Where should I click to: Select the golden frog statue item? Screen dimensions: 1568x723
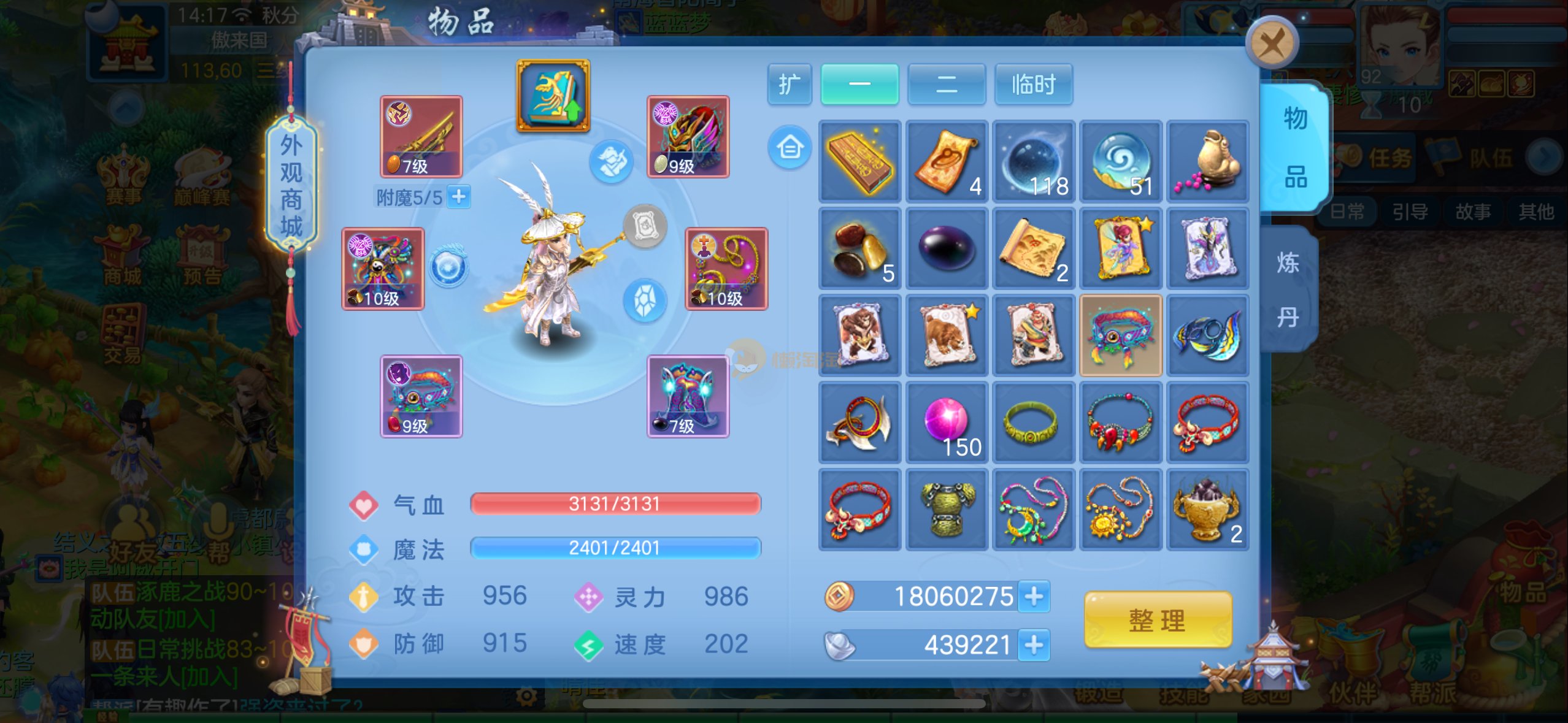click(x=1207, y=161)
